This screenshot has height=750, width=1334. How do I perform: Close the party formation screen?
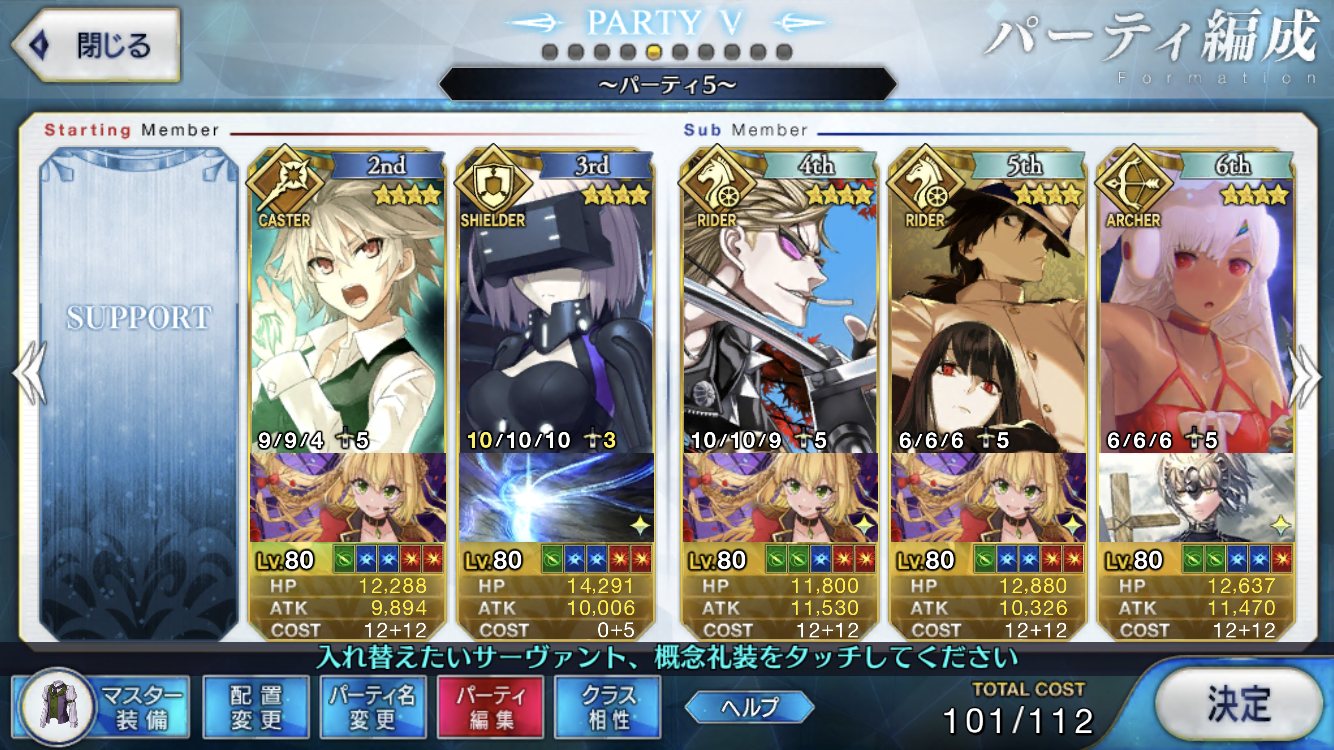(x=95, y=45)
